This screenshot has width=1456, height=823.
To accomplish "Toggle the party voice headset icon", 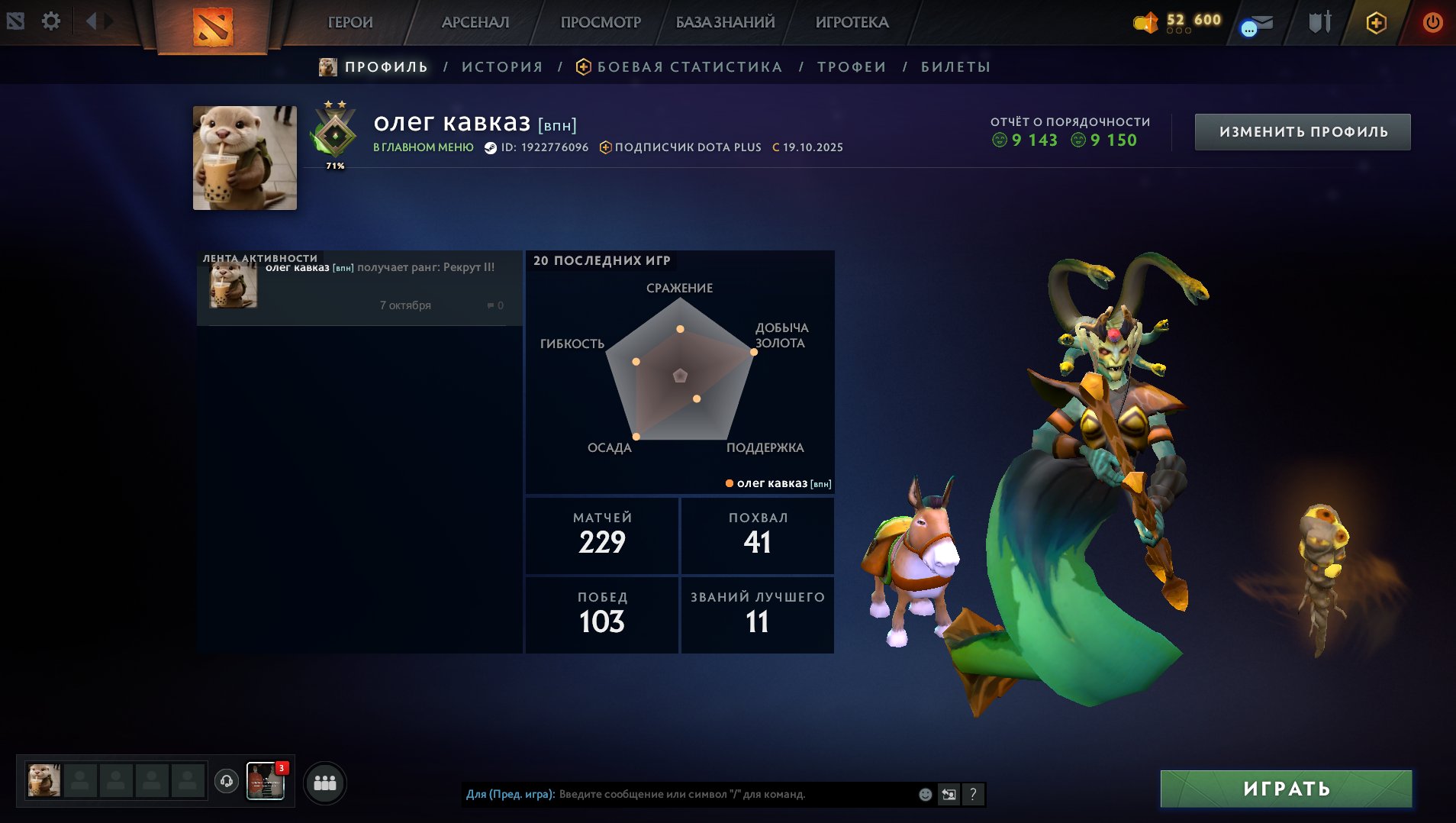I will point(227,781).
